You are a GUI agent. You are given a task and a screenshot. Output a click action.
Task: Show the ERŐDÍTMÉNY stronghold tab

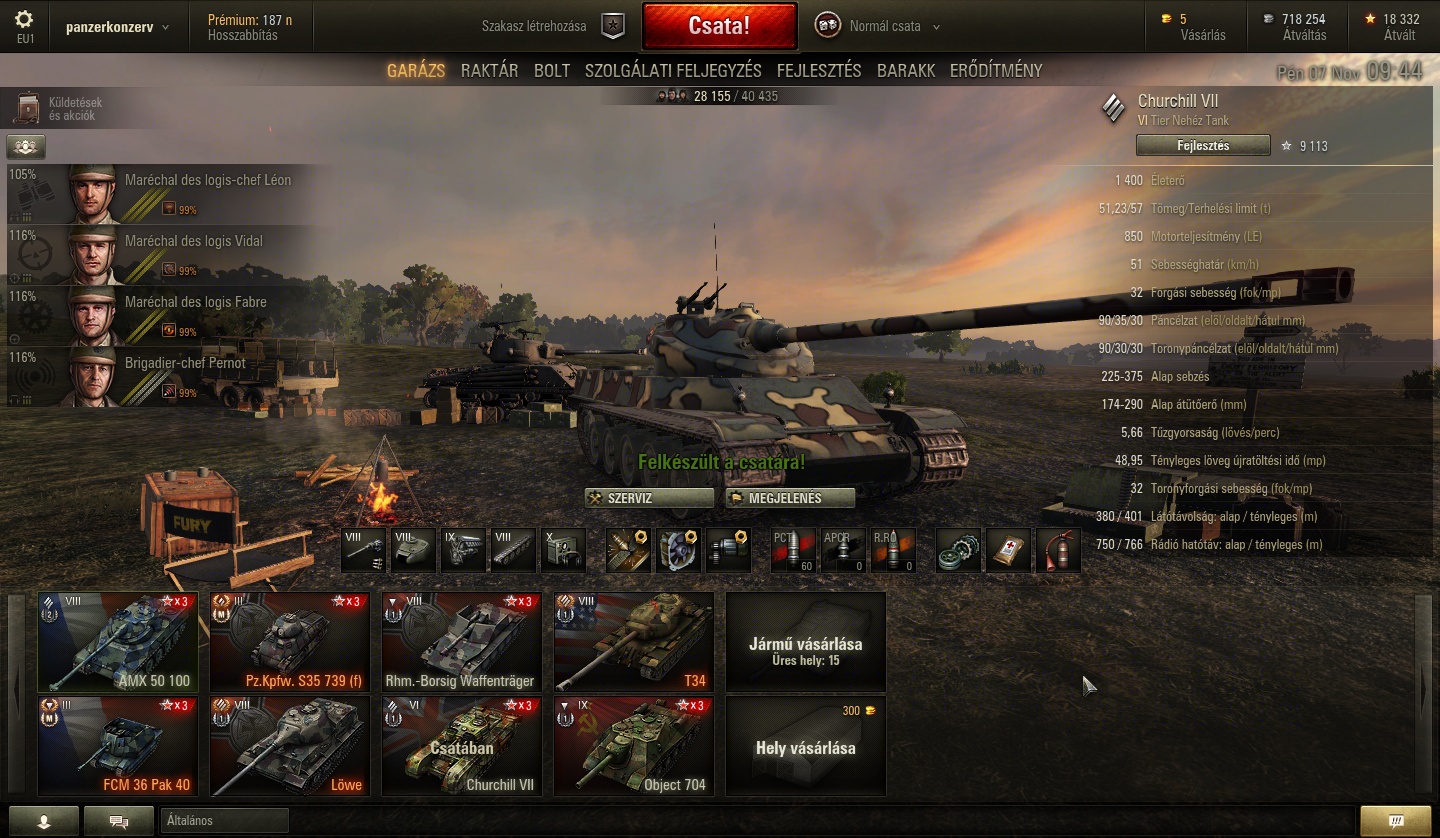996,71
